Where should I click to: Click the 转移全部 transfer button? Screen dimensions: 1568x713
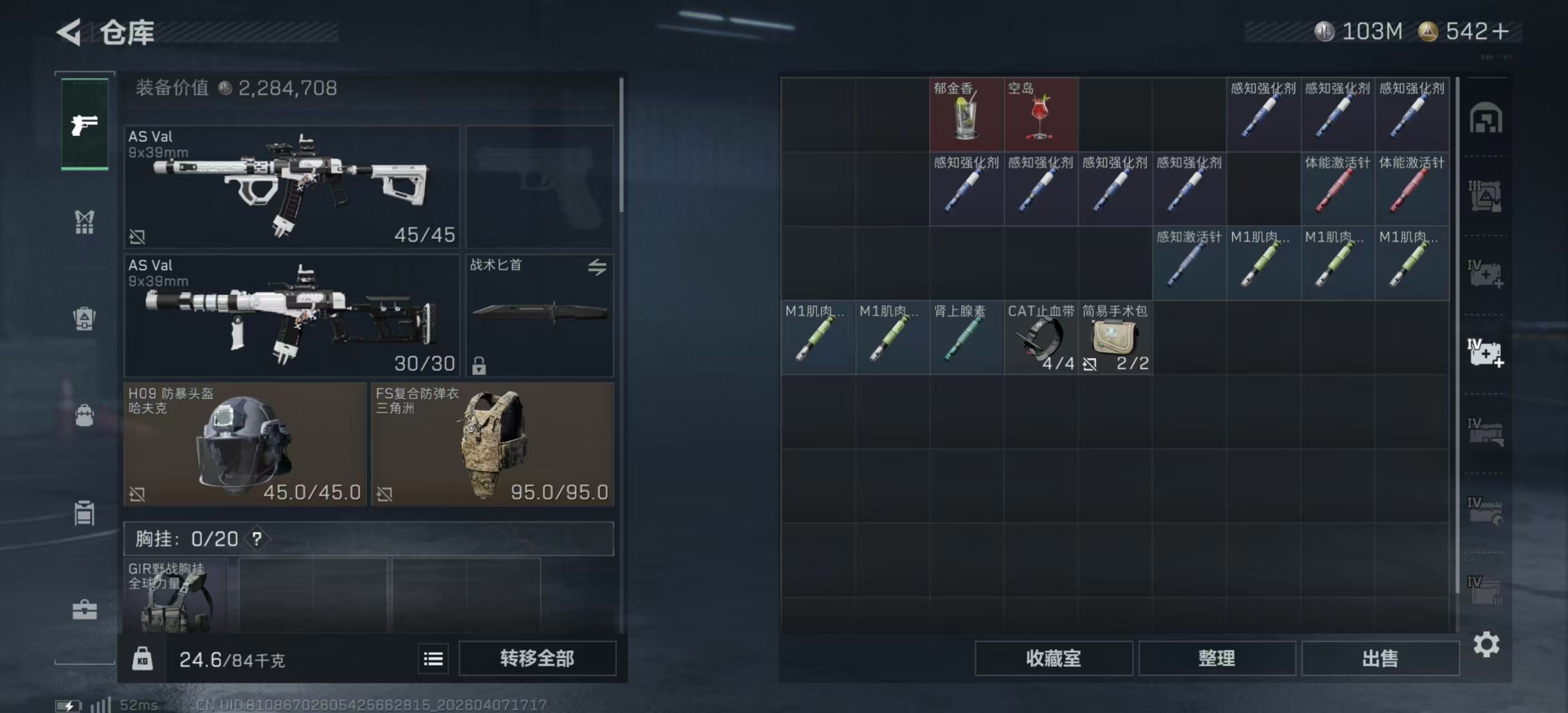[538, 658]
